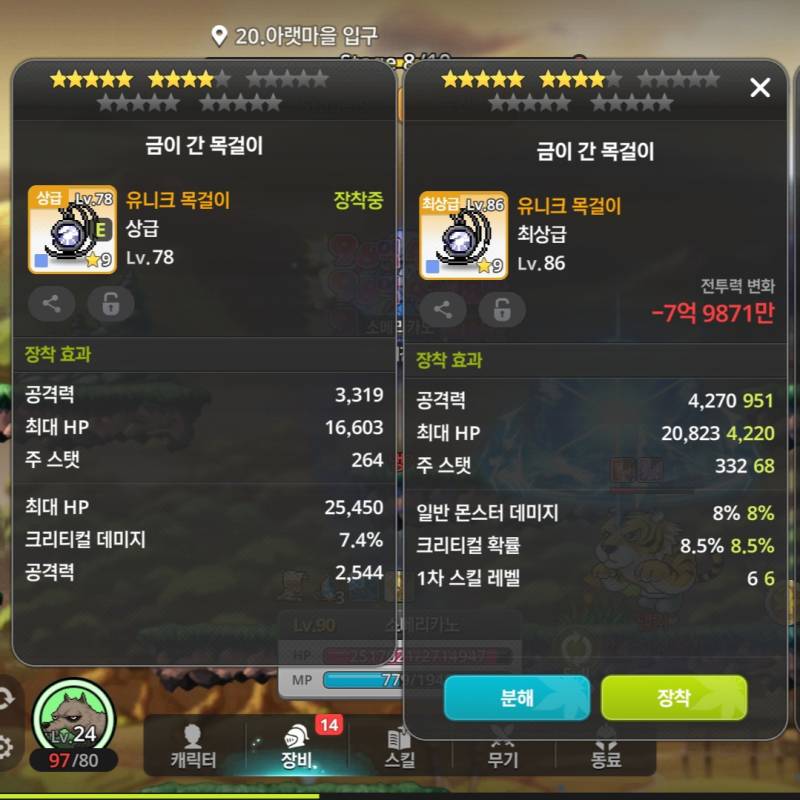The height and width of the screenshot is (800, 800).
Task: Tap the circular refresh arrows icon
Action: tap(5, 697)
